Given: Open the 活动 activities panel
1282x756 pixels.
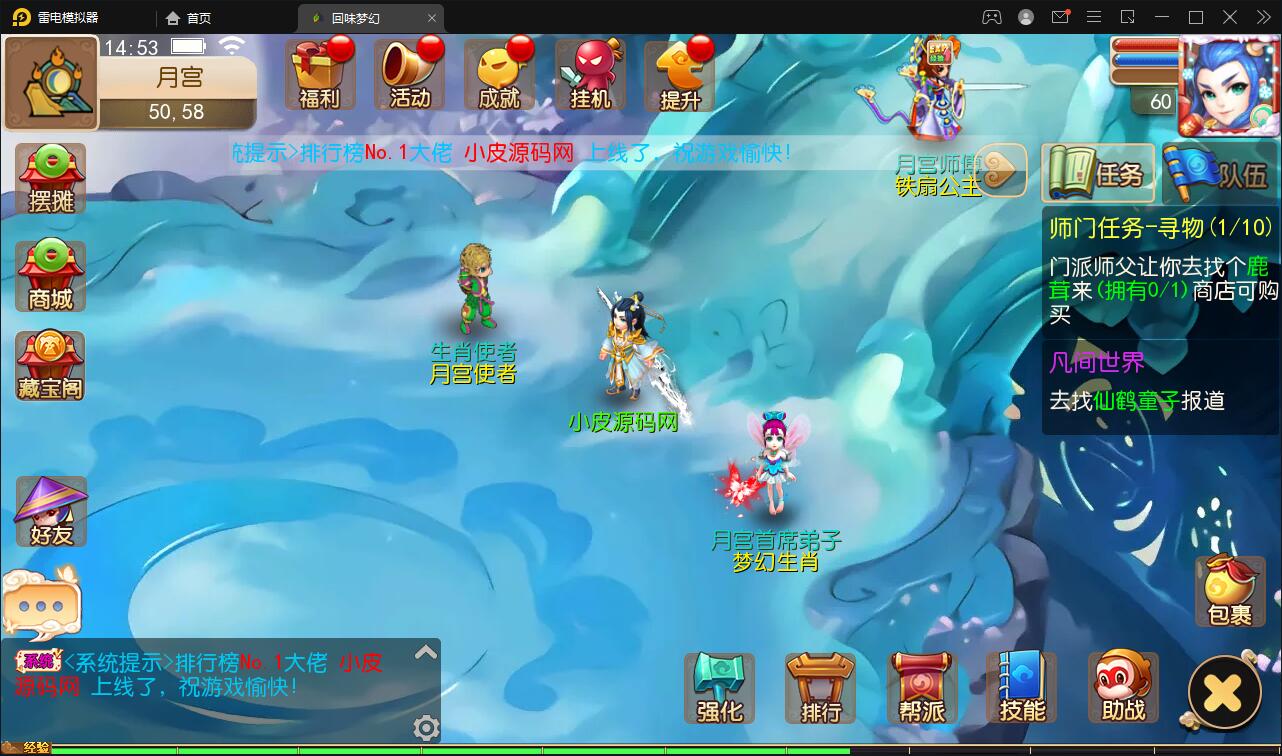Looking at the screenshot, I should coord(410,75).
